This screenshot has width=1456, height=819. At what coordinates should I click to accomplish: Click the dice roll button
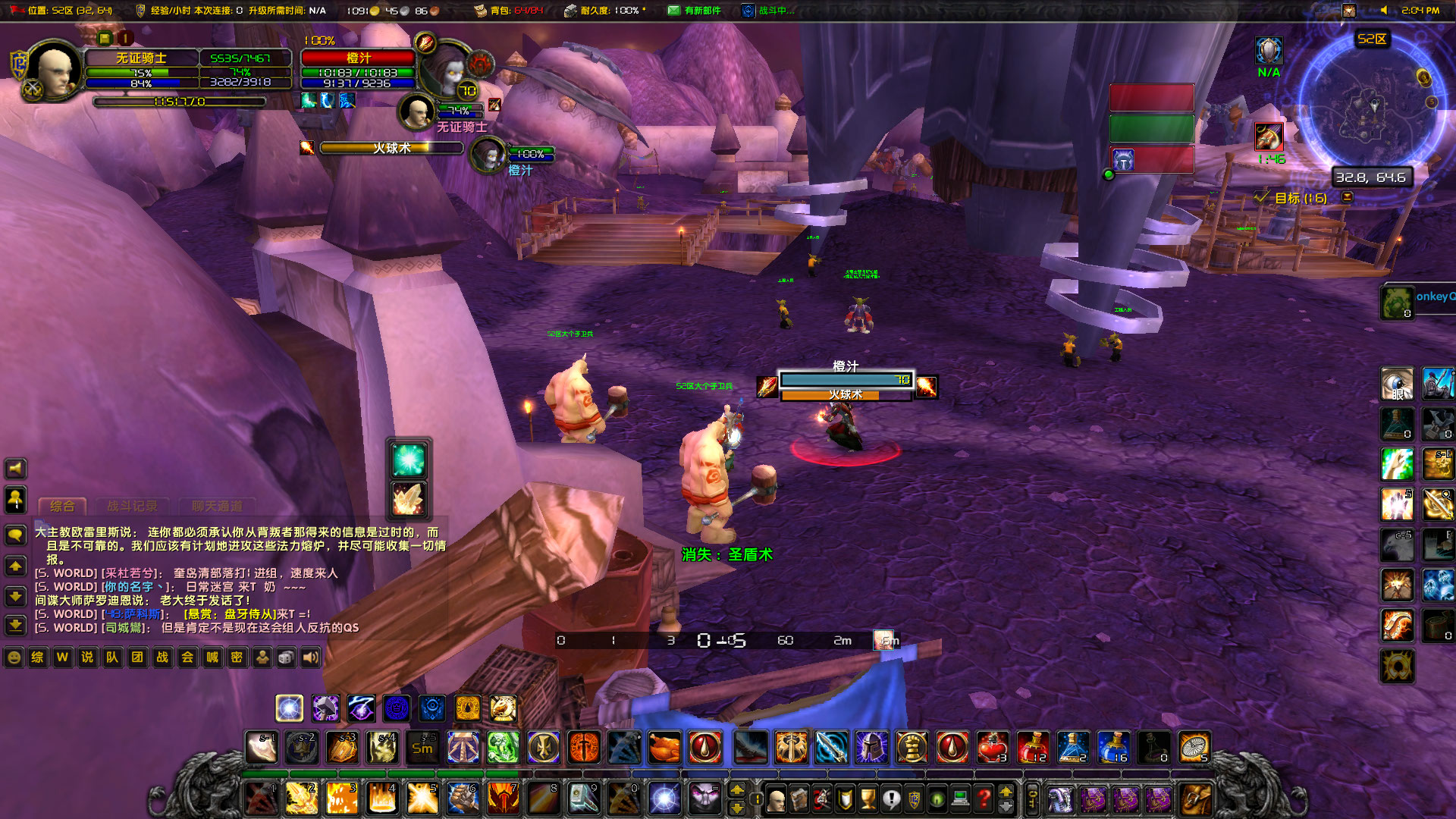pos(286,657)
